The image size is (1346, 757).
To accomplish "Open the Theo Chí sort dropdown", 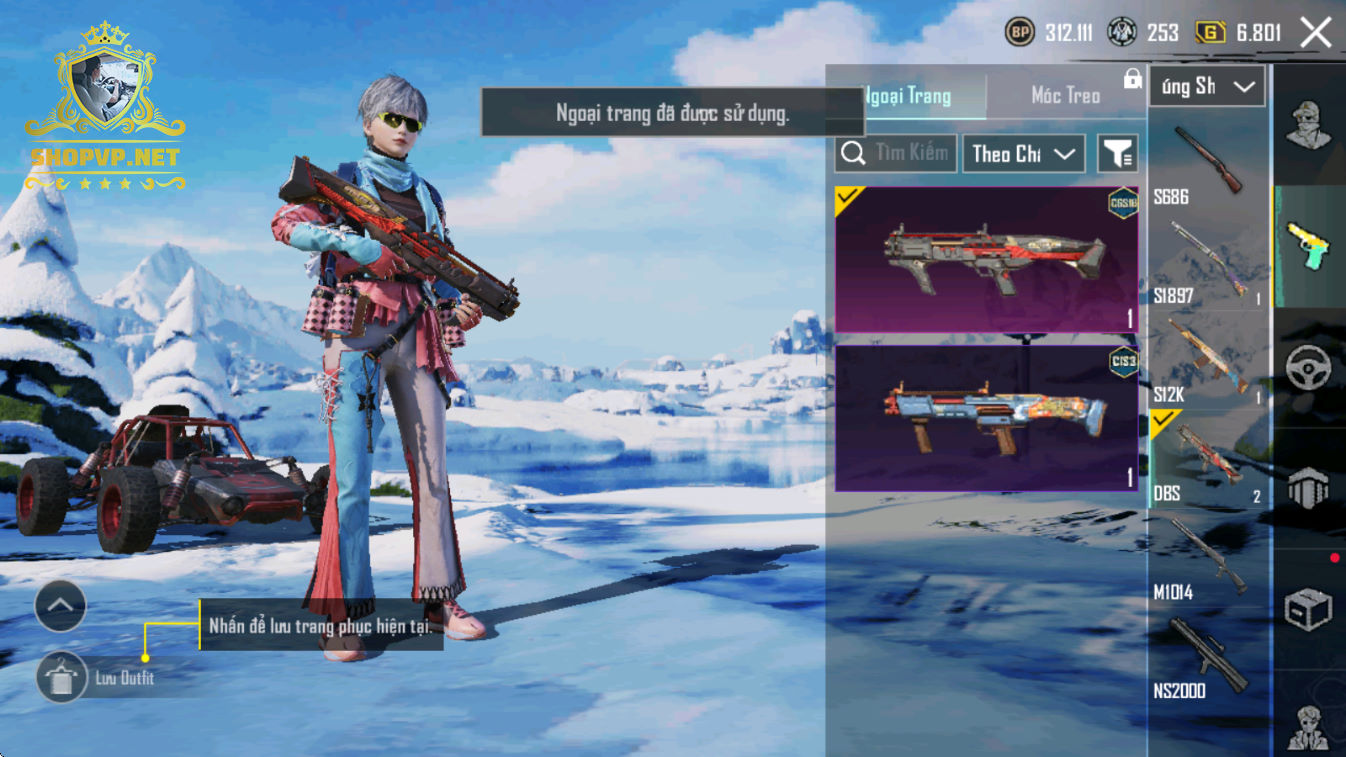I will (1023, 153).
